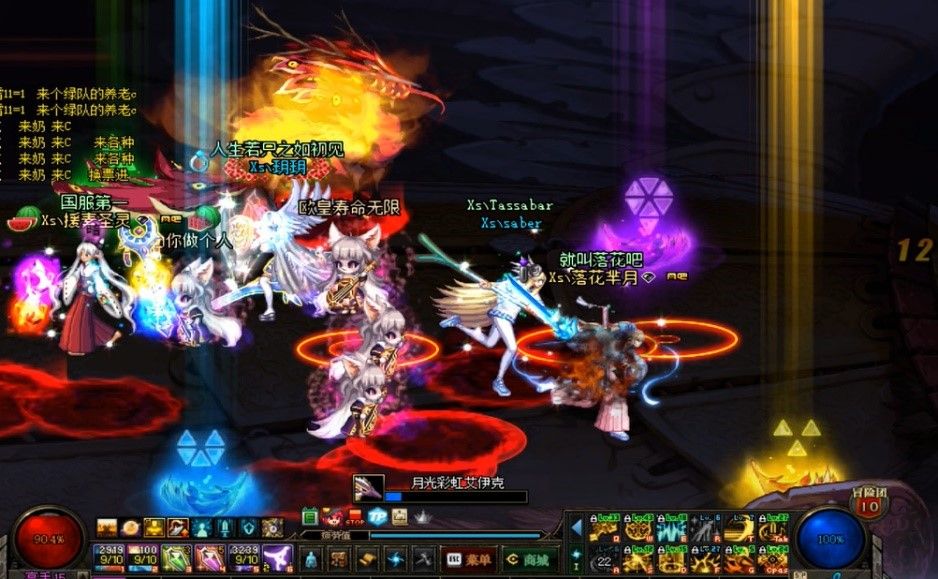Use the green crystal consumable in quick slot
938x579 pixels.
click(178, 559)
